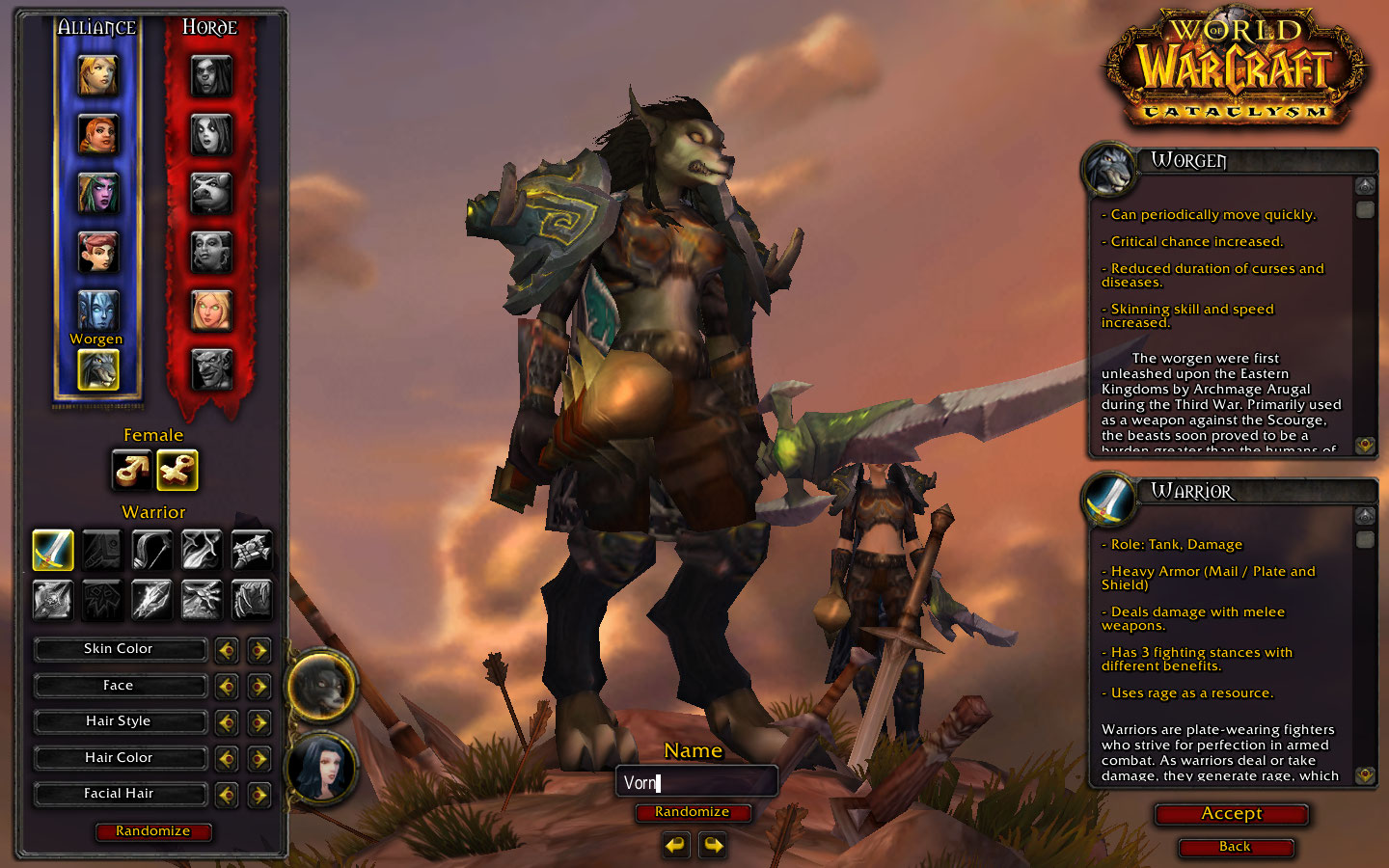This screenshot has height=868, width=1389.
Task: Switch gender to Male
Action: 131,471
